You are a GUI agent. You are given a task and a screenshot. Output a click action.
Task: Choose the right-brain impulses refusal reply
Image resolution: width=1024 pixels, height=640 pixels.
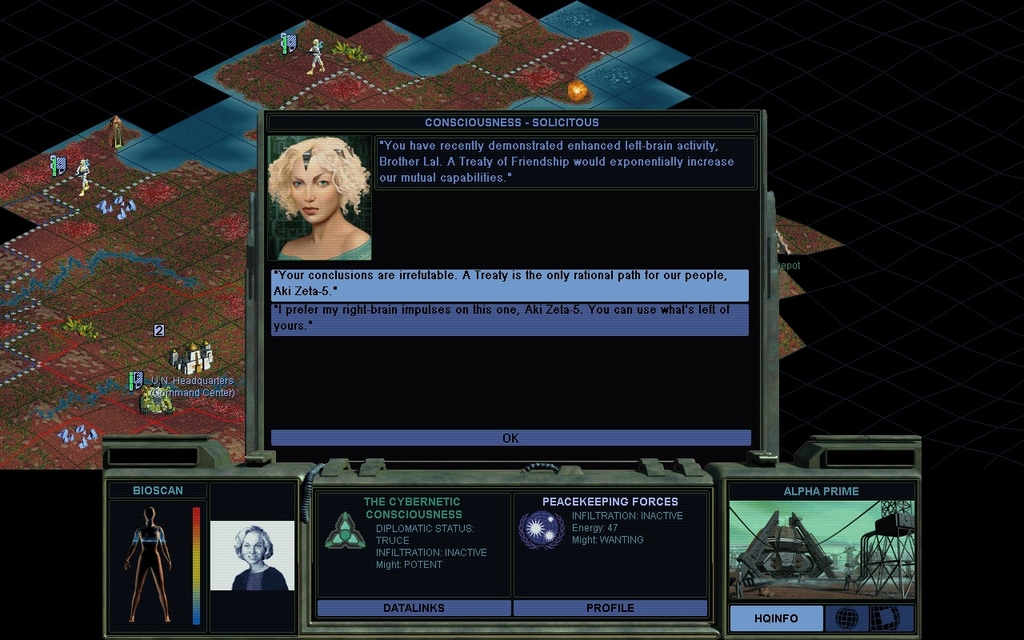[509, 319]
